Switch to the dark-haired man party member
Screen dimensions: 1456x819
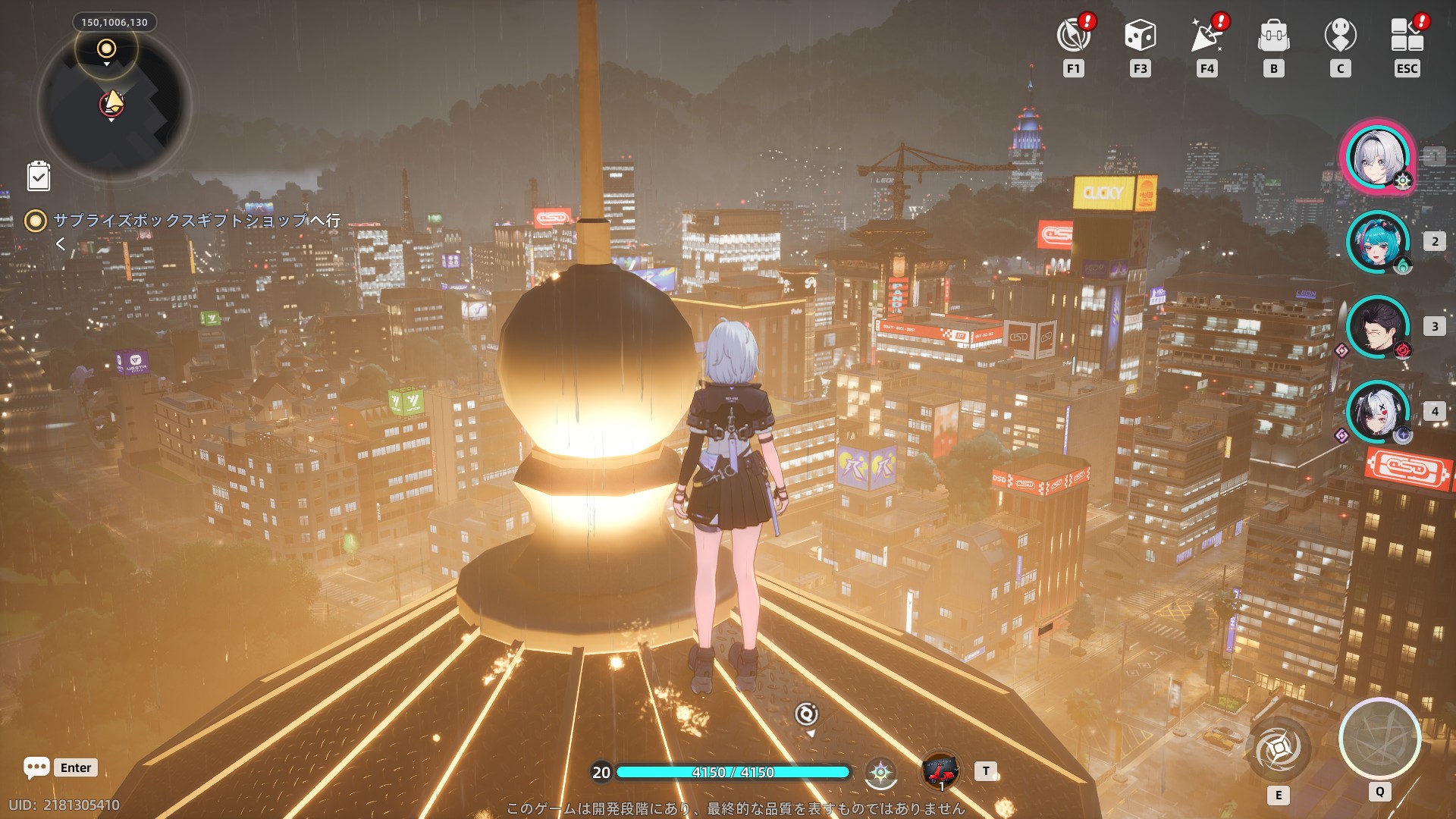pyautogui.click(x=1377, y=328)
